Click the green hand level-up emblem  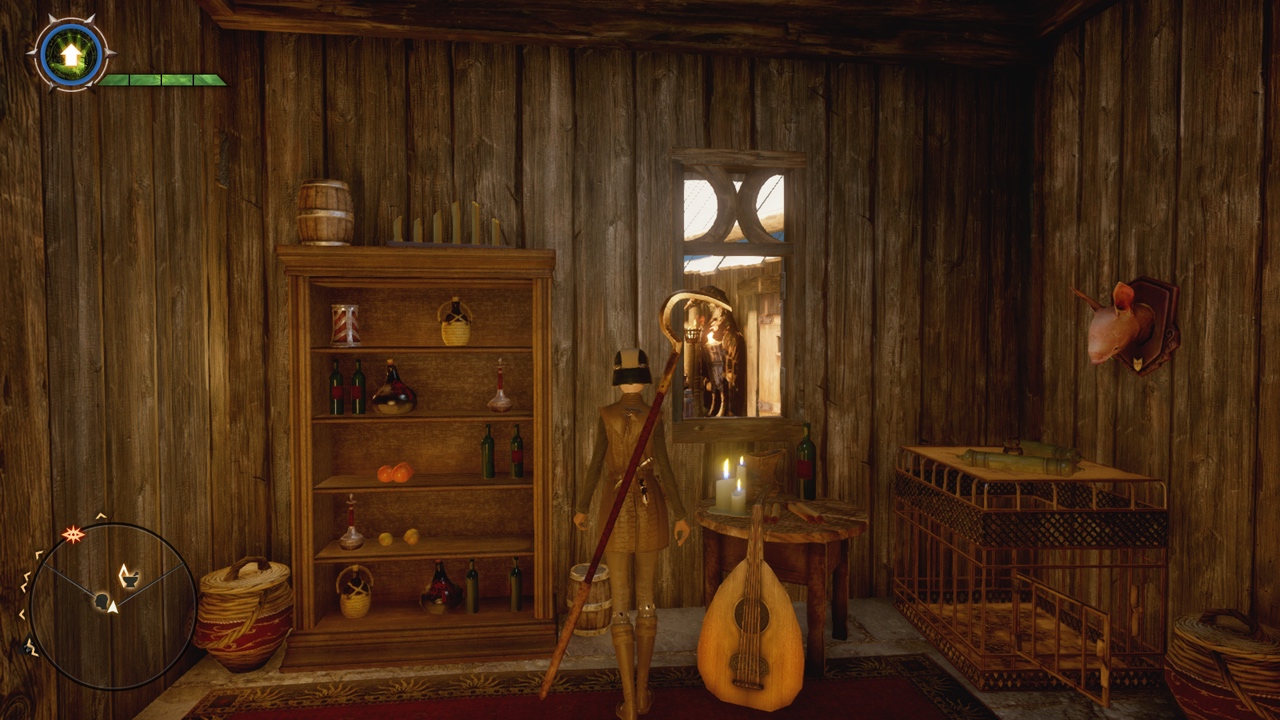[71, 55]
